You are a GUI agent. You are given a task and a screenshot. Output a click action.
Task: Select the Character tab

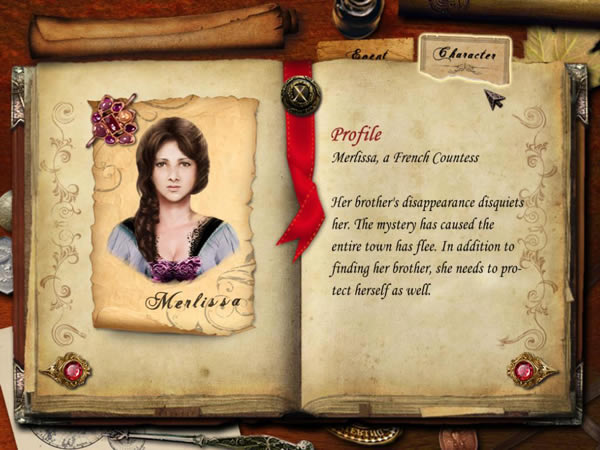coord(464,55)
